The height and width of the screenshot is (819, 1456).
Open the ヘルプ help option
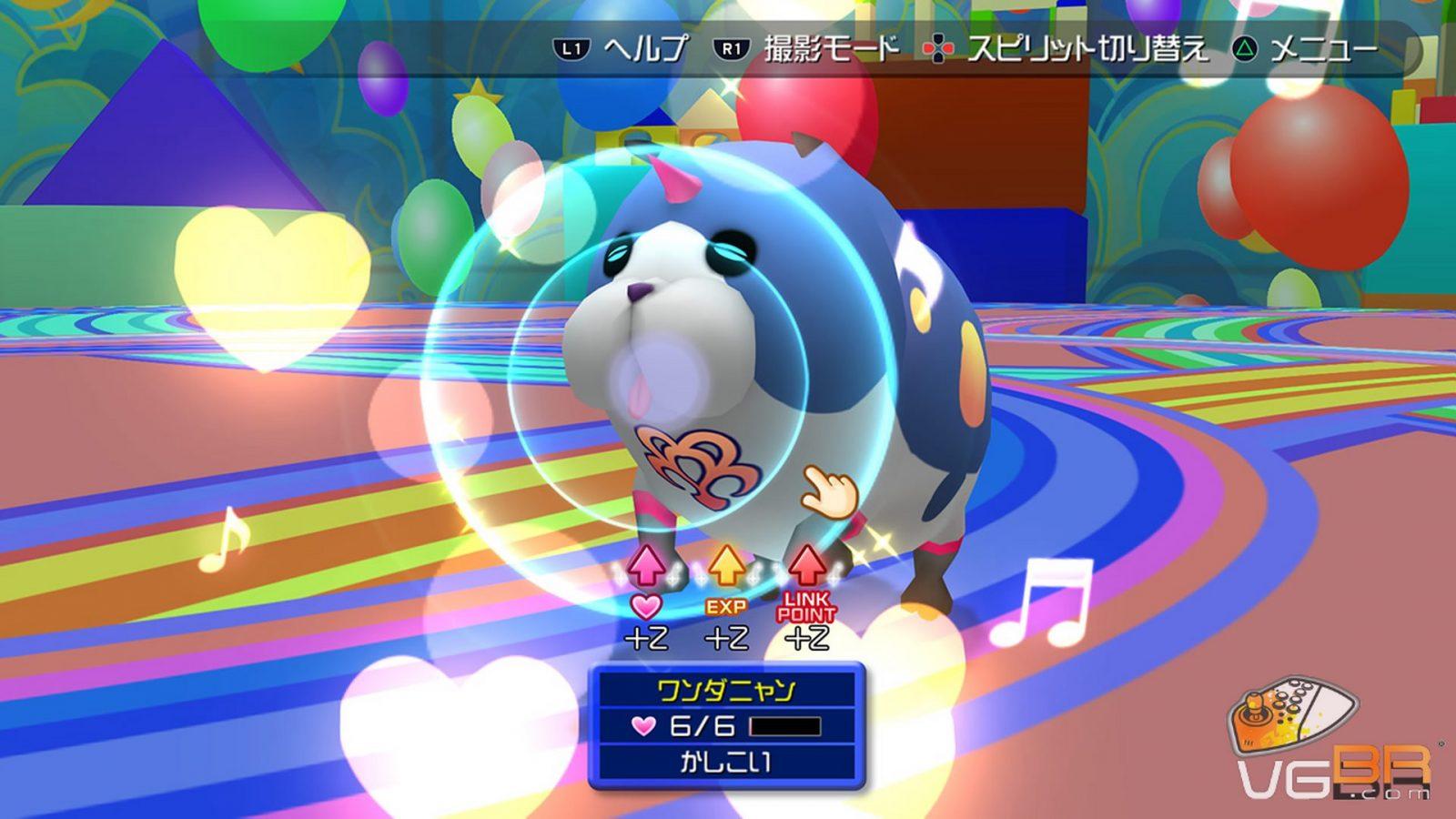(622, 49)
